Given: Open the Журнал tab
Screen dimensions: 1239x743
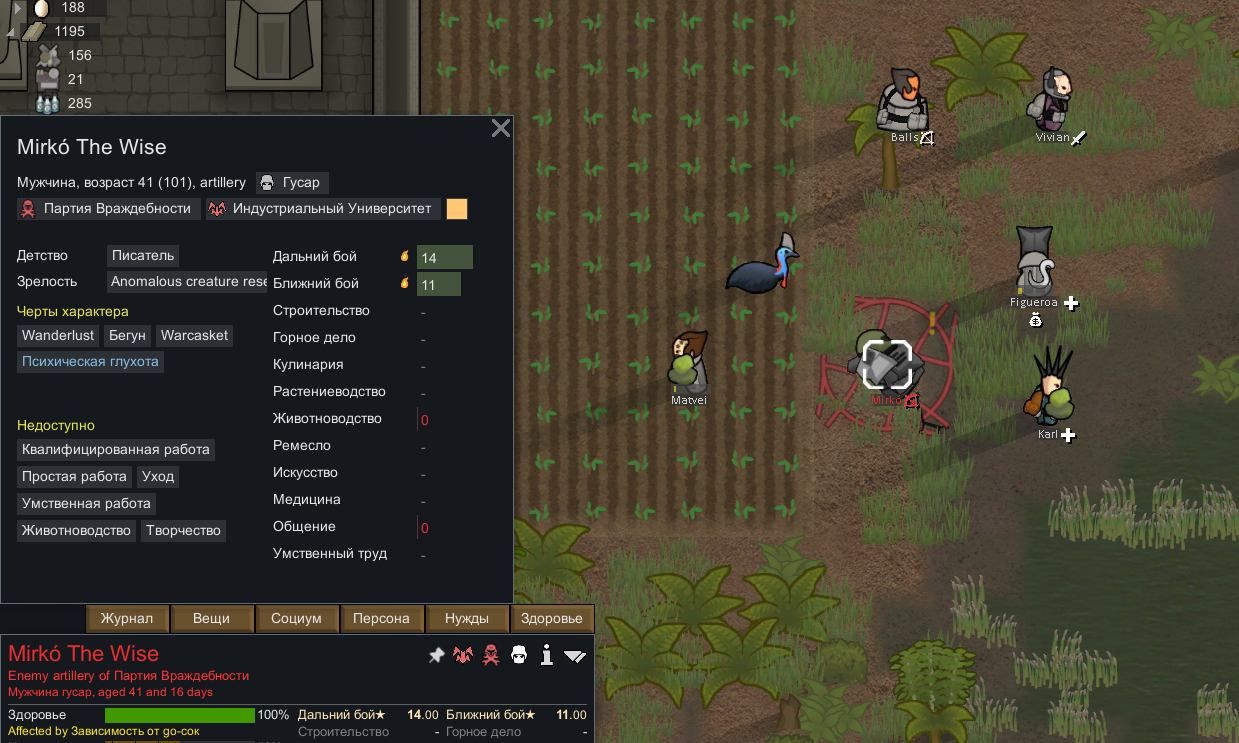Looking at the screenshot, I should (127, 619).
